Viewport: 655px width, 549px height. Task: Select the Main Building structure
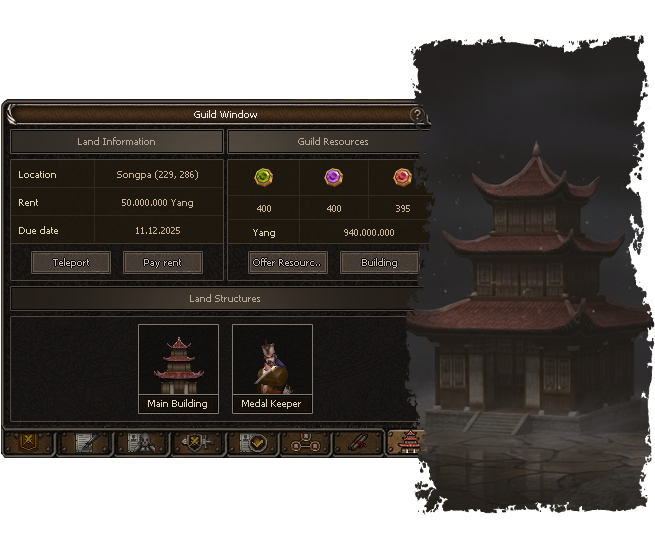pos(178,368)
